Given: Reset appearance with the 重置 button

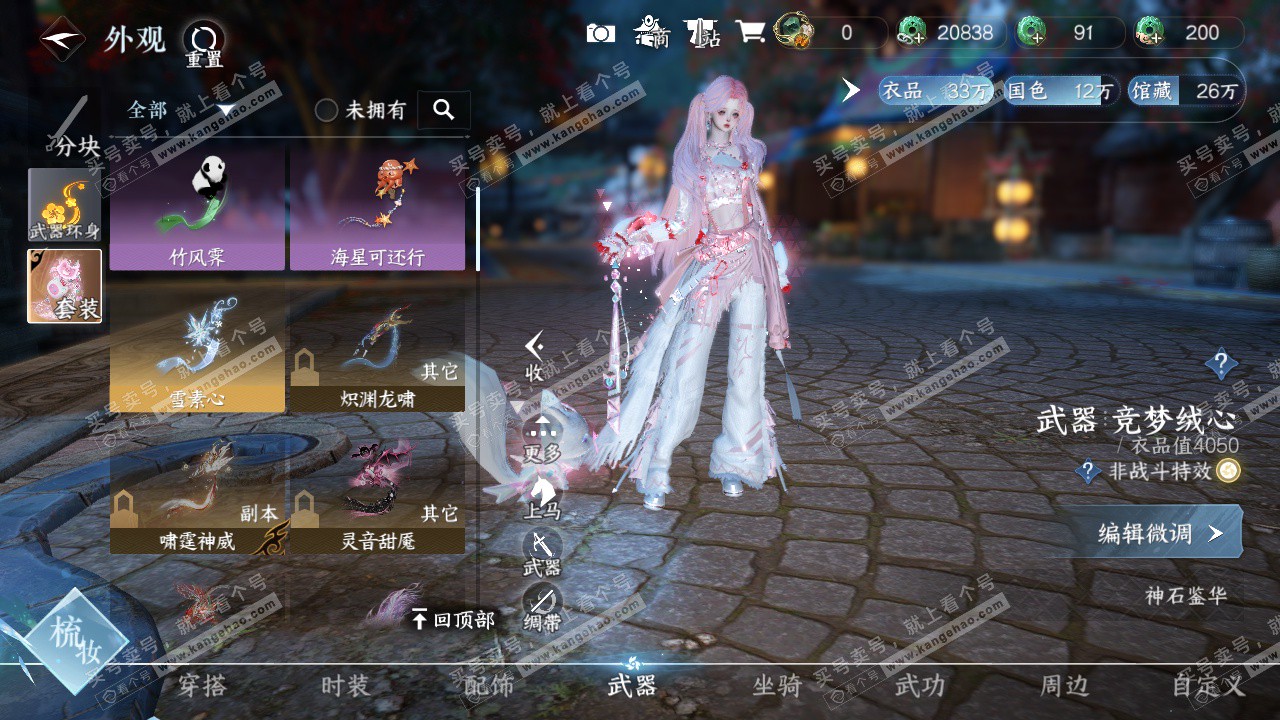Looking at the screenshot, I should click(204, 42).
